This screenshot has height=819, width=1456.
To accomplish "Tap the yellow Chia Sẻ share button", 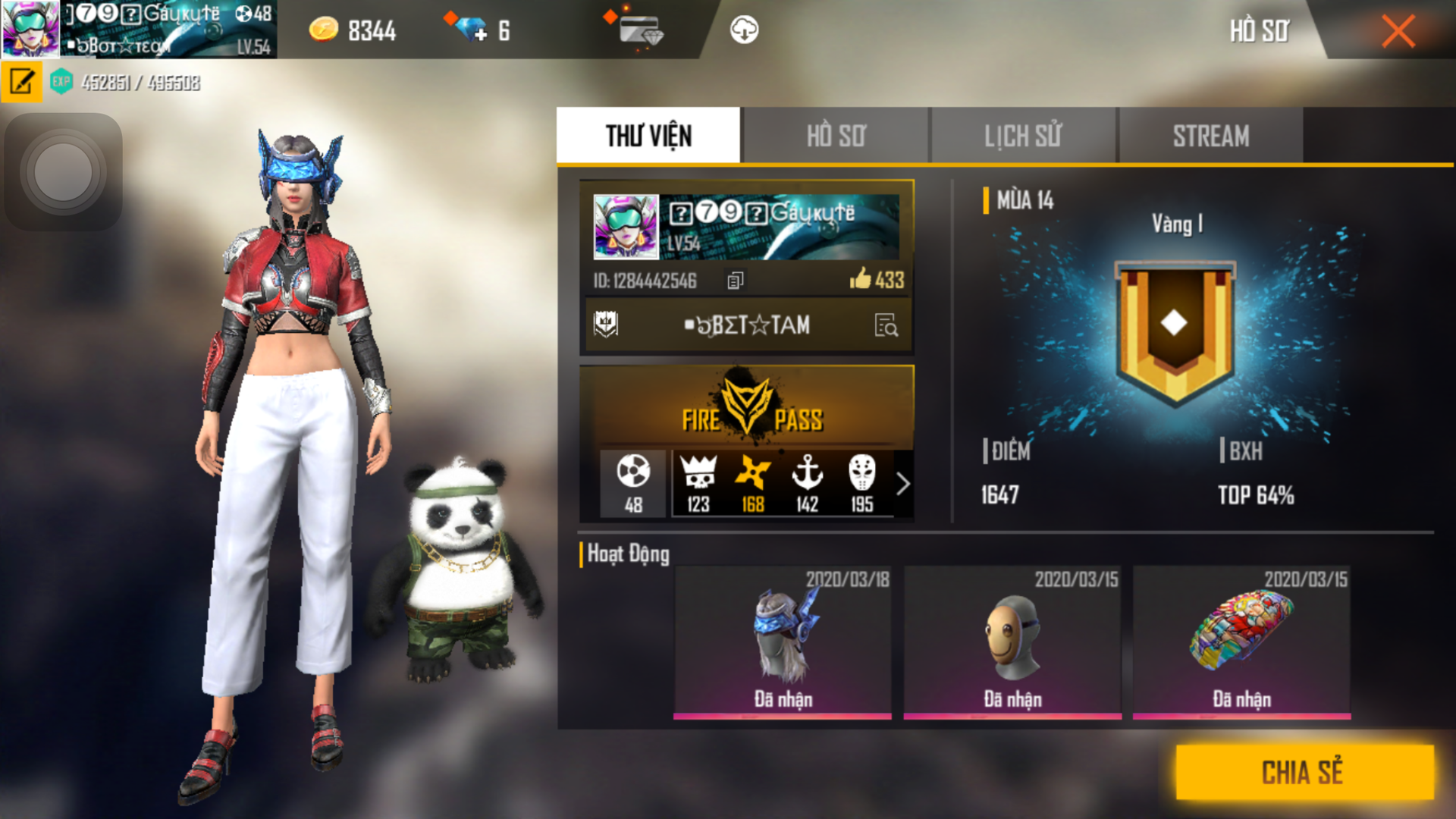I will [1304, 772].
